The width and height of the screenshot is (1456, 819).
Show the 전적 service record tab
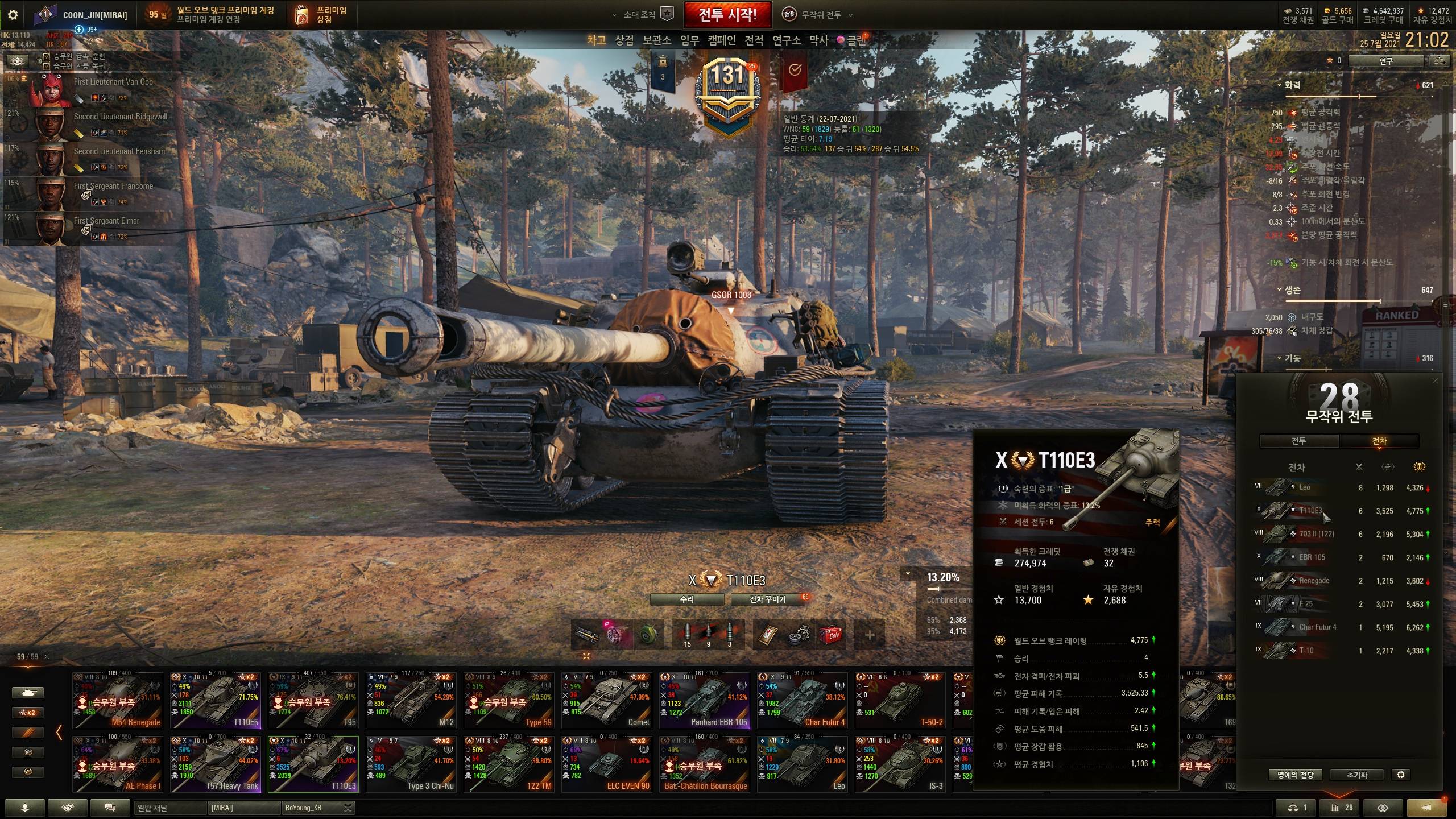click(754, 40)
